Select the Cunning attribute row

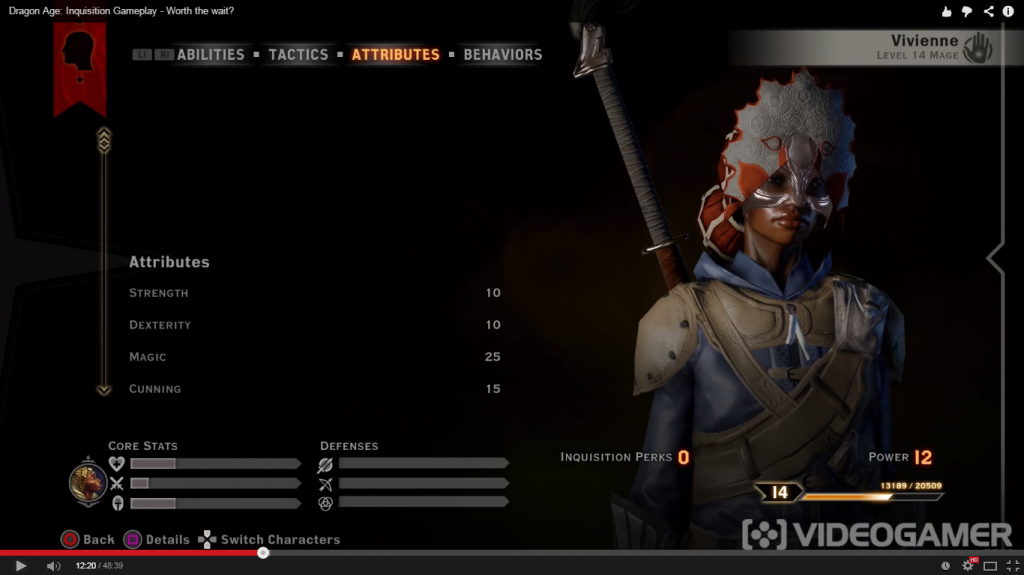click(x=314, y=389)
